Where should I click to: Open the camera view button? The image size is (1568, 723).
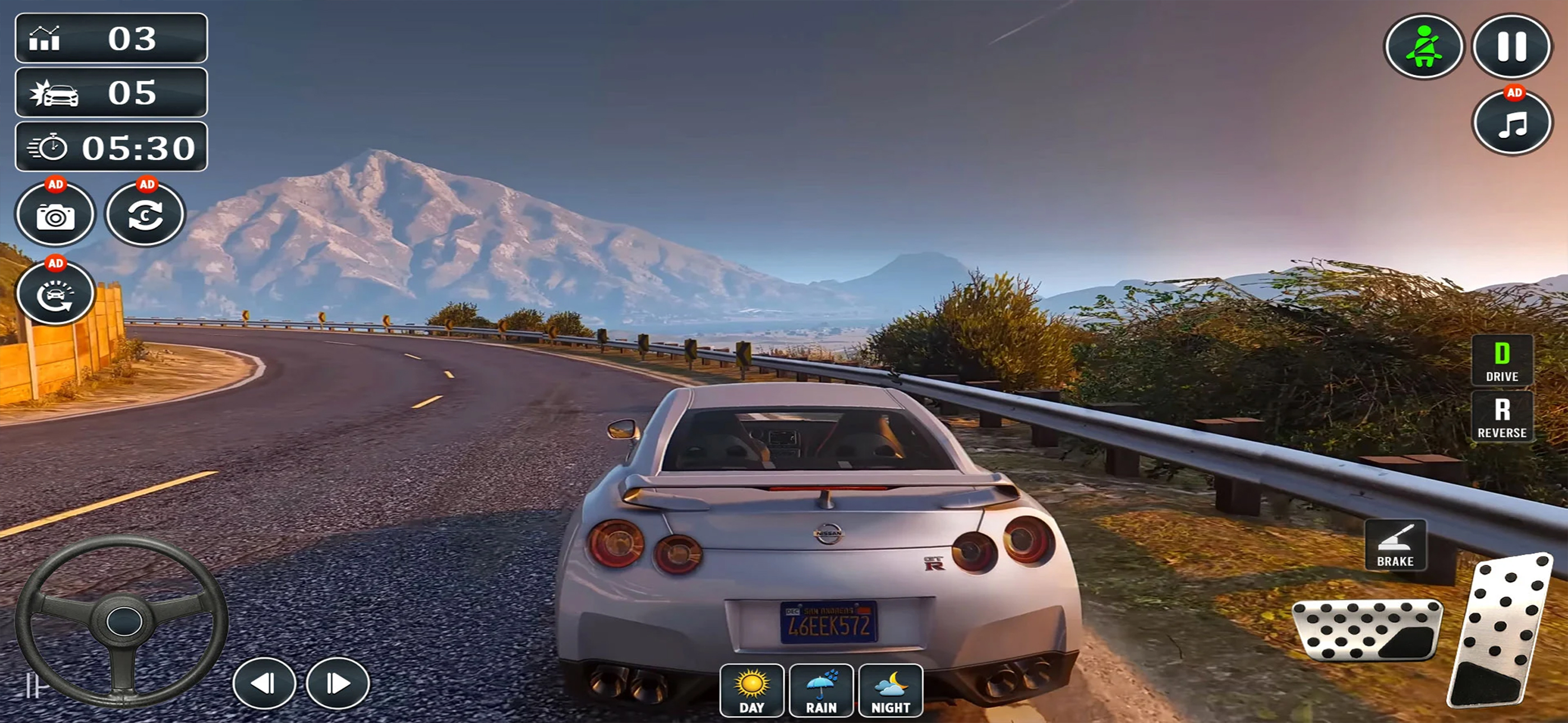coord(56,214)
